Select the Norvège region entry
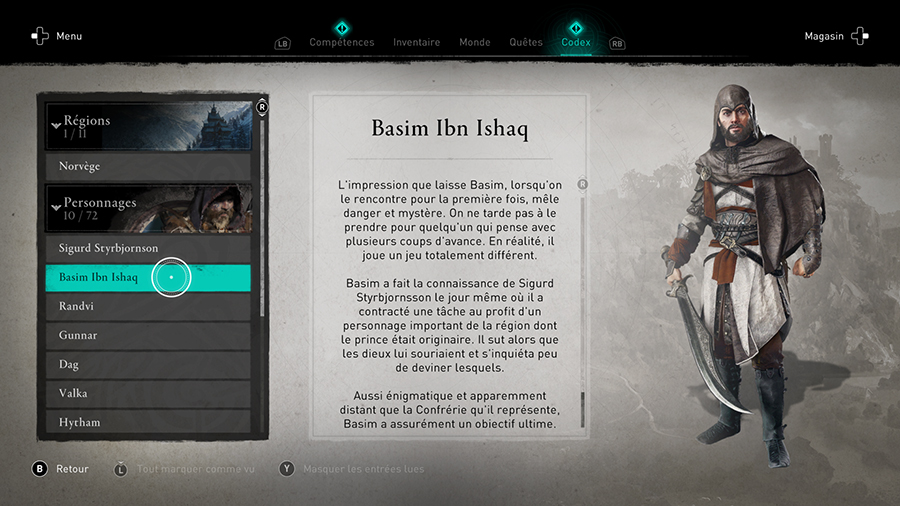This screenshot has height=506, width=900. (148, 166)
